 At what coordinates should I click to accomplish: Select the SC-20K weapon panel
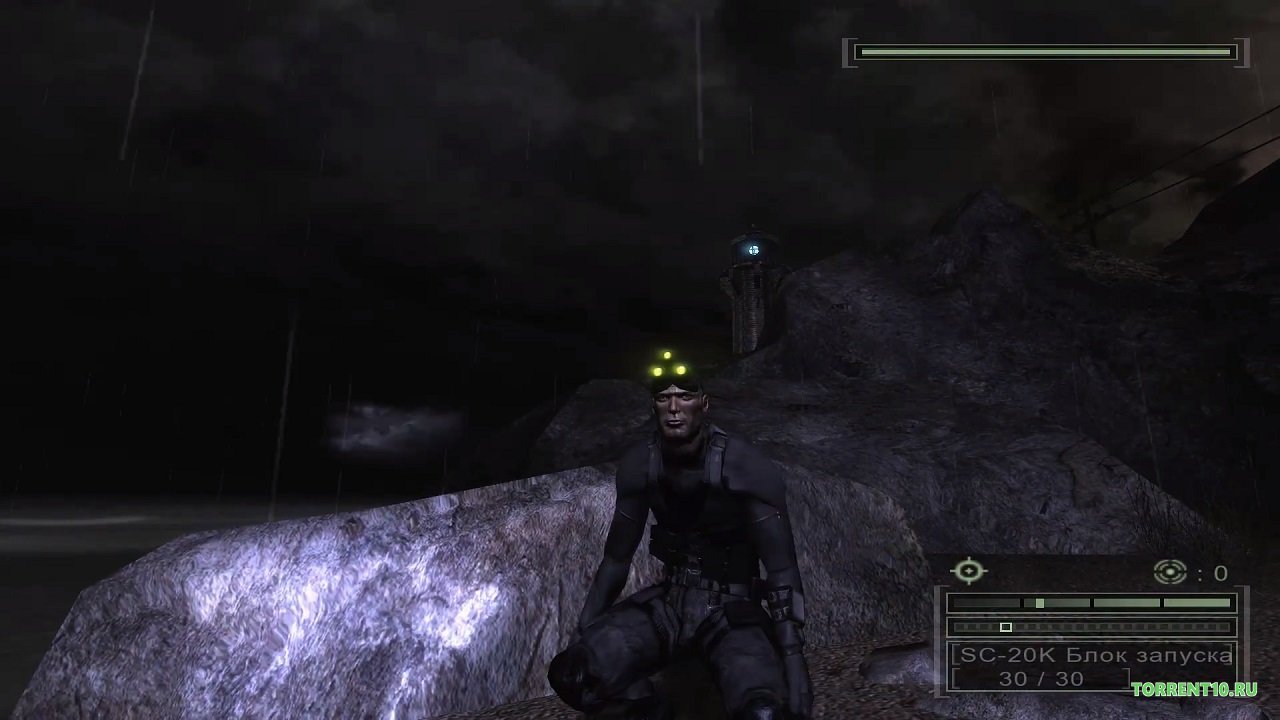1092,666
